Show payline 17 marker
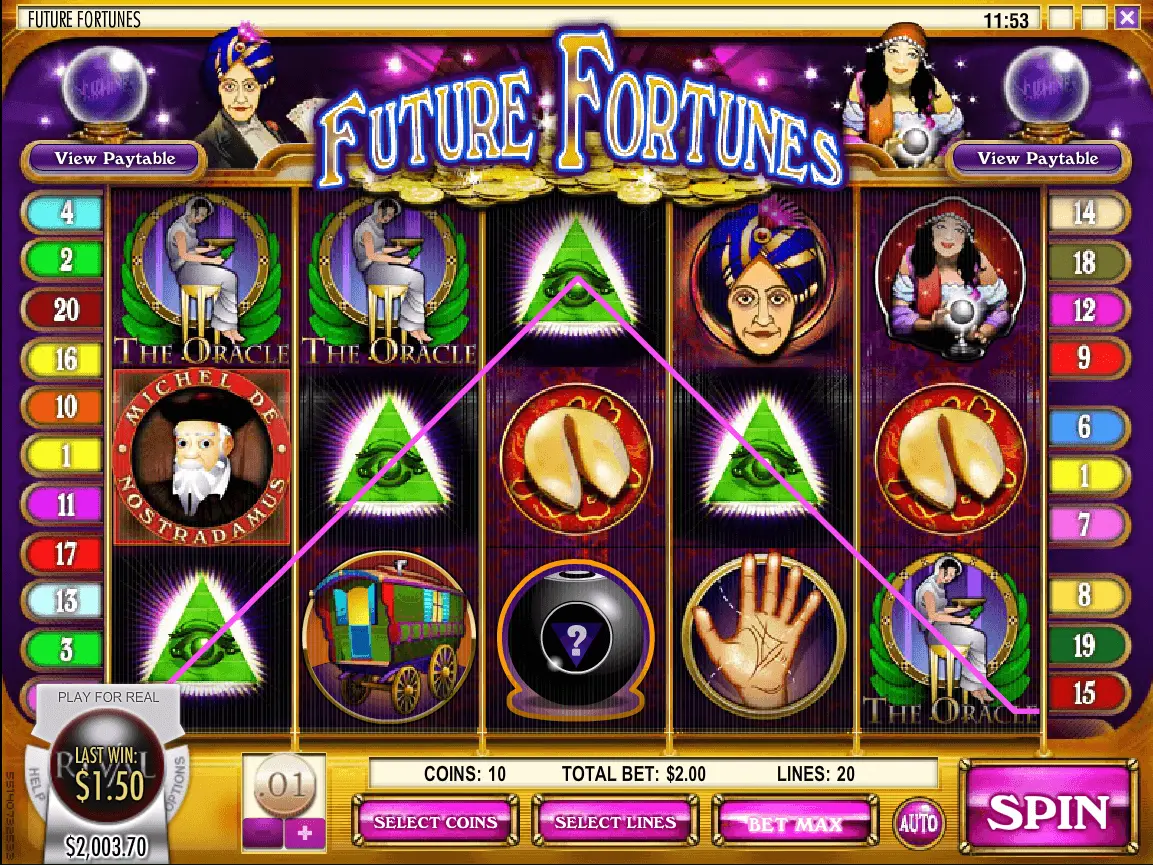The image size is (1153, 865). click(65, 553)
